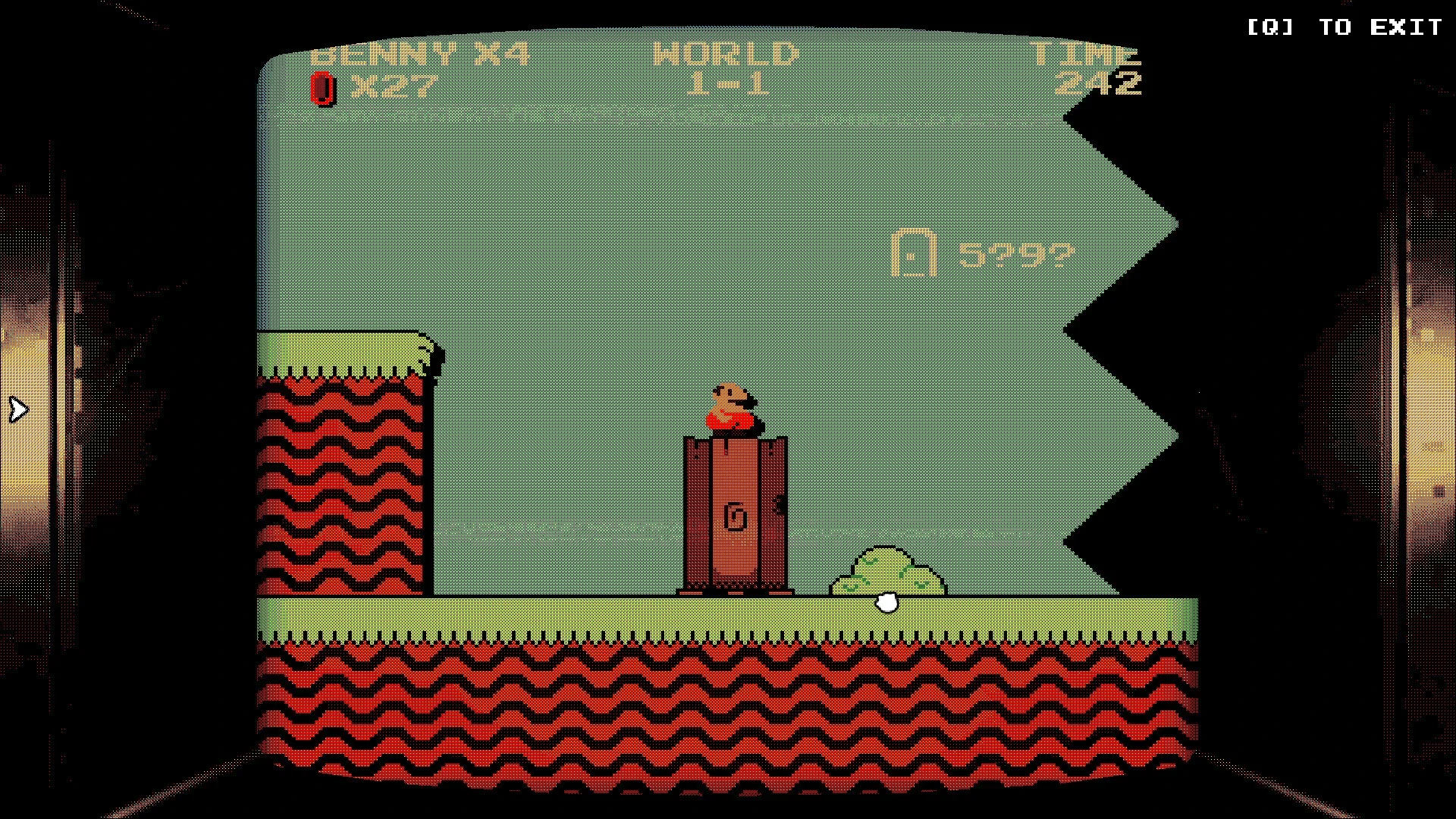Toggle the X27 coin counter

pos(394,85)
